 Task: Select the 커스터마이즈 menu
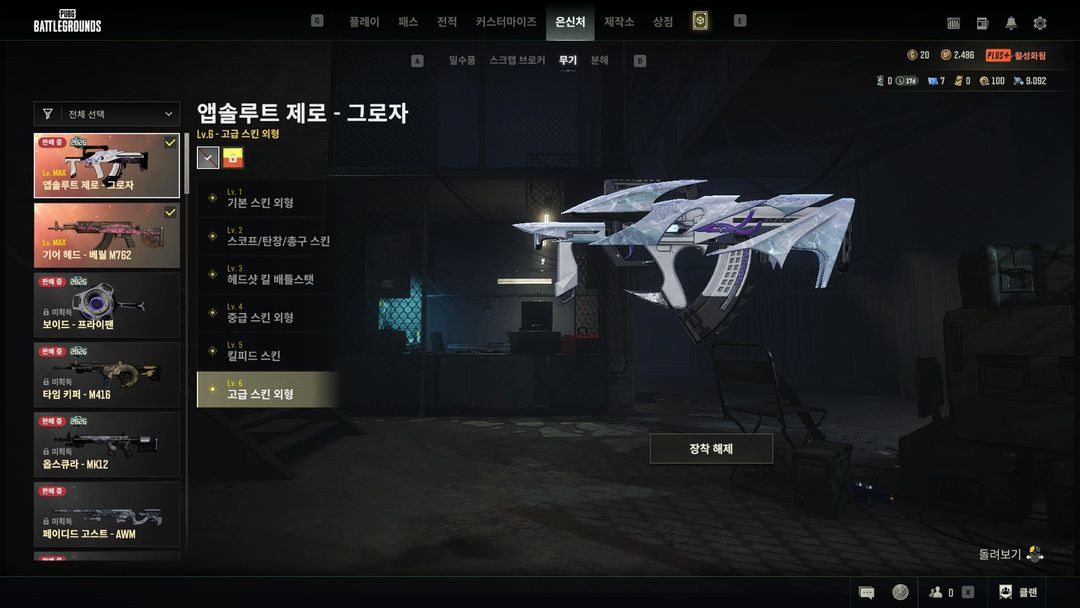[x=506, y=22]
